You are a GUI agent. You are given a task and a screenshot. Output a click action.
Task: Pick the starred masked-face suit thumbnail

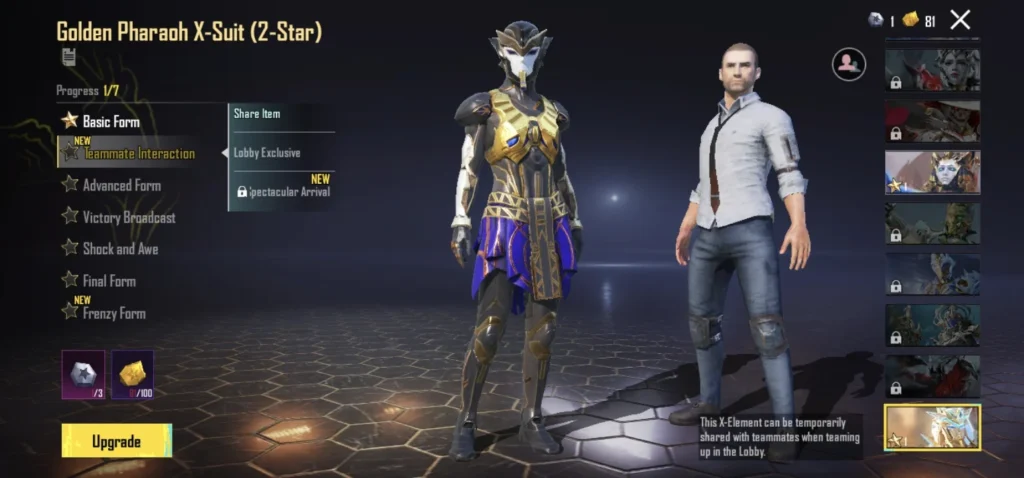[x=932, y=172]
